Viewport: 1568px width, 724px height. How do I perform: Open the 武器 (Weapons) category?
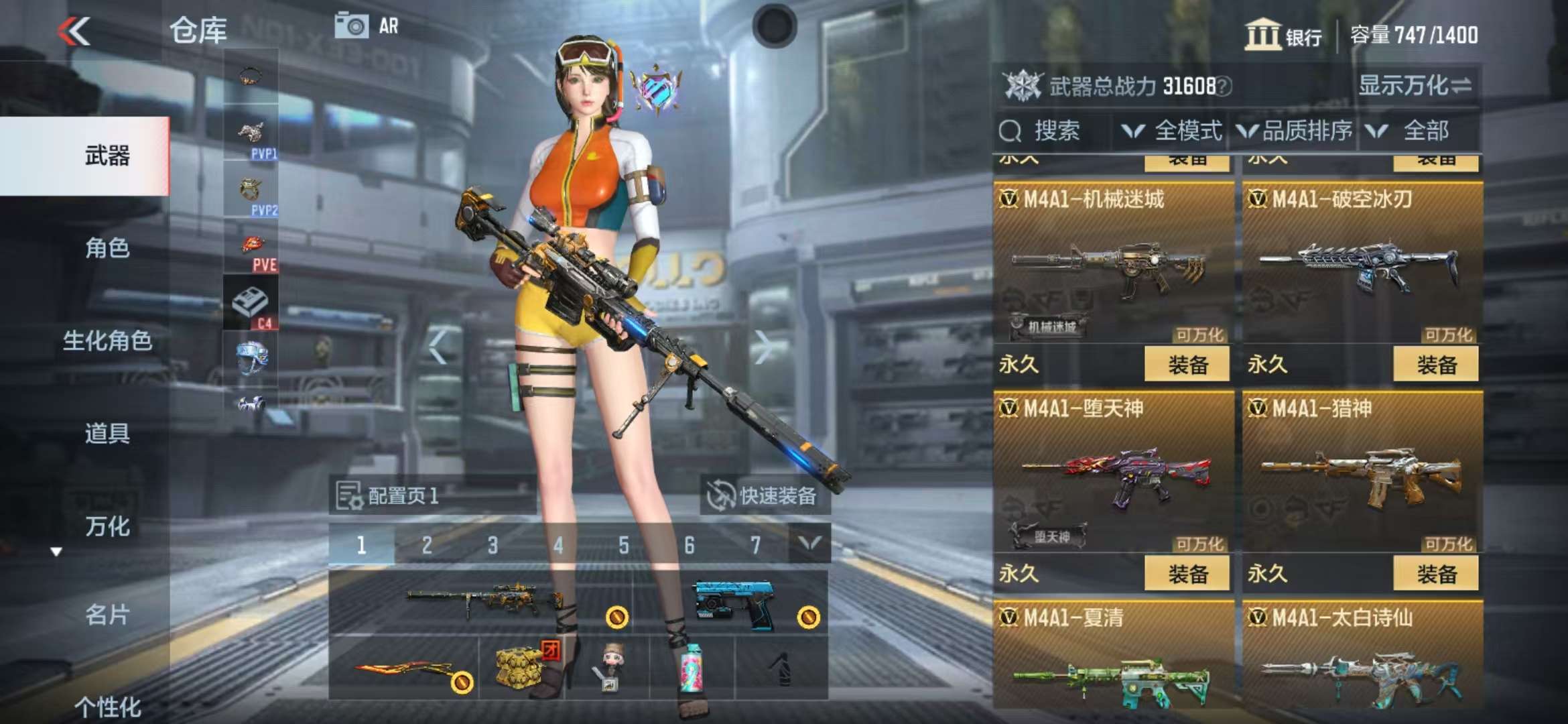pyautogui.click(x=107, y=156)
